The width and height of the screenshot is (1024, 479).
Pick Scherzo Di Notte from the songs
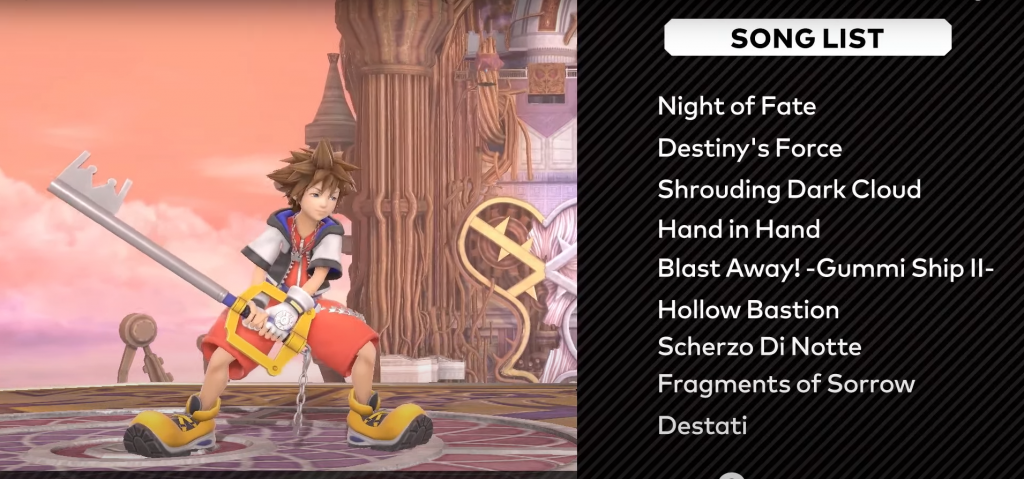[759, 347]
